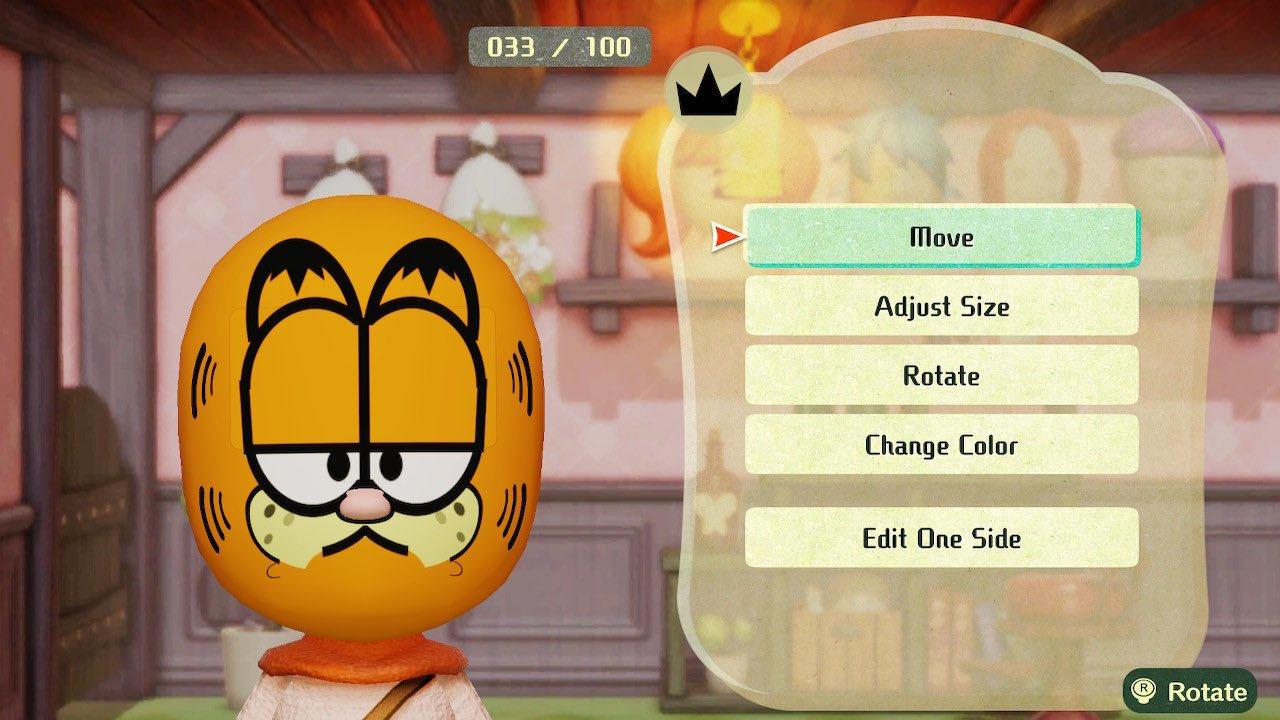Viewport: 1280px width, 720px height.
Task: Choose Move from the makeup edit menu
Action: [x=939, y=237]
